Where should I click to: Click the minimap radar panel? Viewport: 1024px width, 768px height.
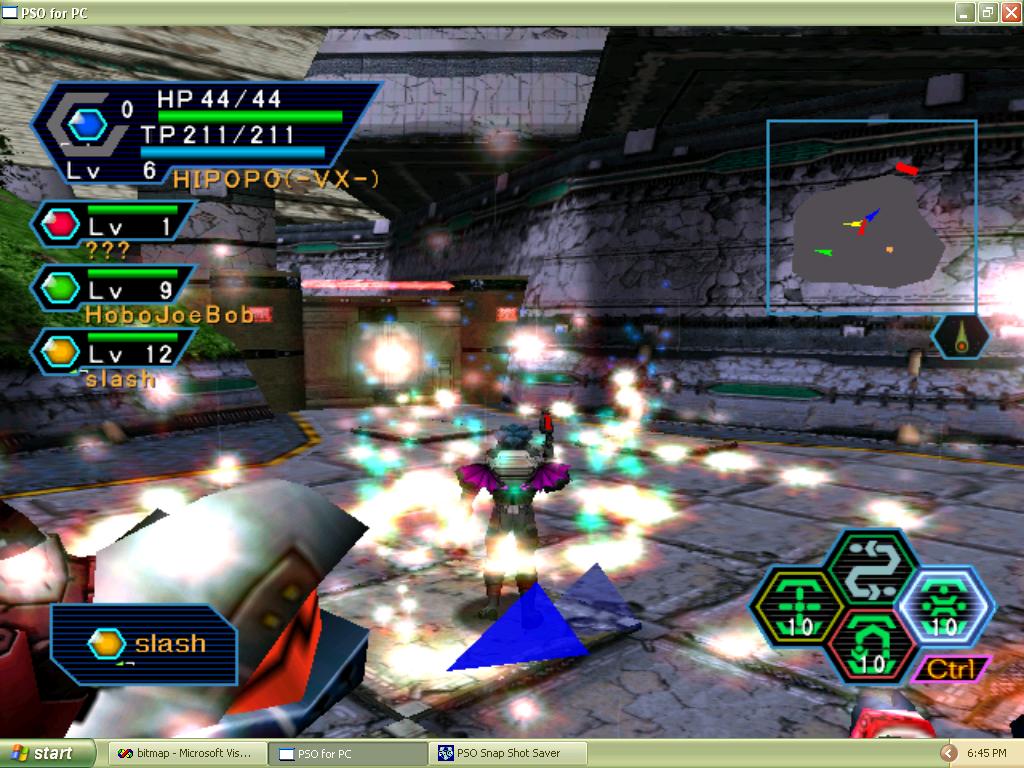coord(871,216)
